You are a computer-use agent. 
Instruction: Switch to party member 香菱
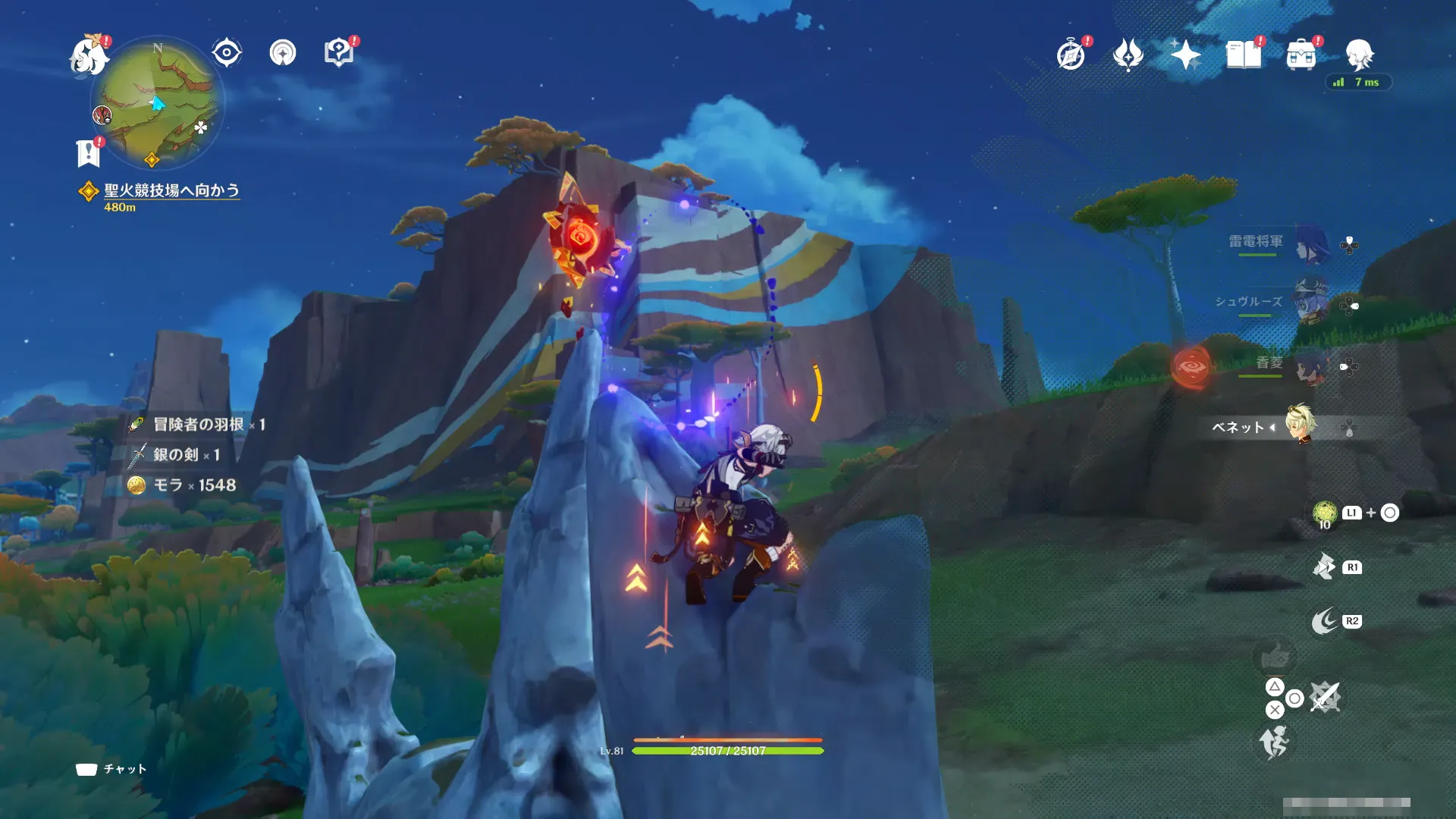point(1310,365)
